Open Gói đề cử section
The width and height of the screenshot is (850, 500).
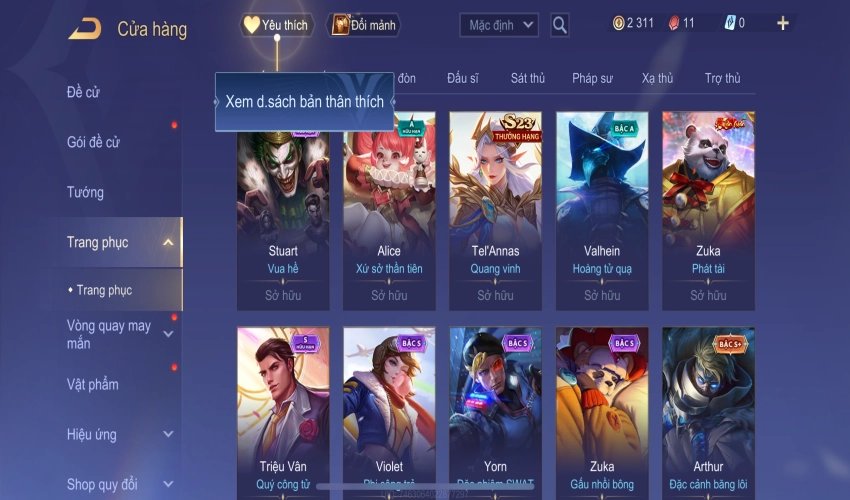93,142
